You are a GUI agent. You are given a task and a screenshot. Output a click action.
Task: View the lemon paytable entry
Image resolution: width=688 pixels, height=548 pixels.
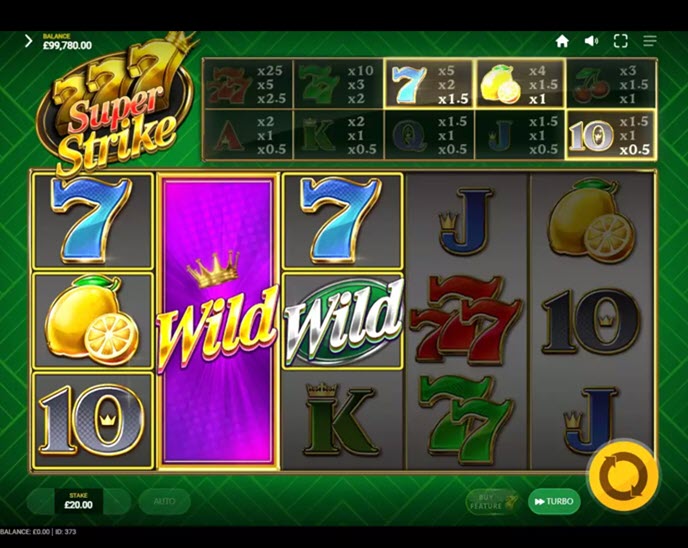(x=520, y=84)
